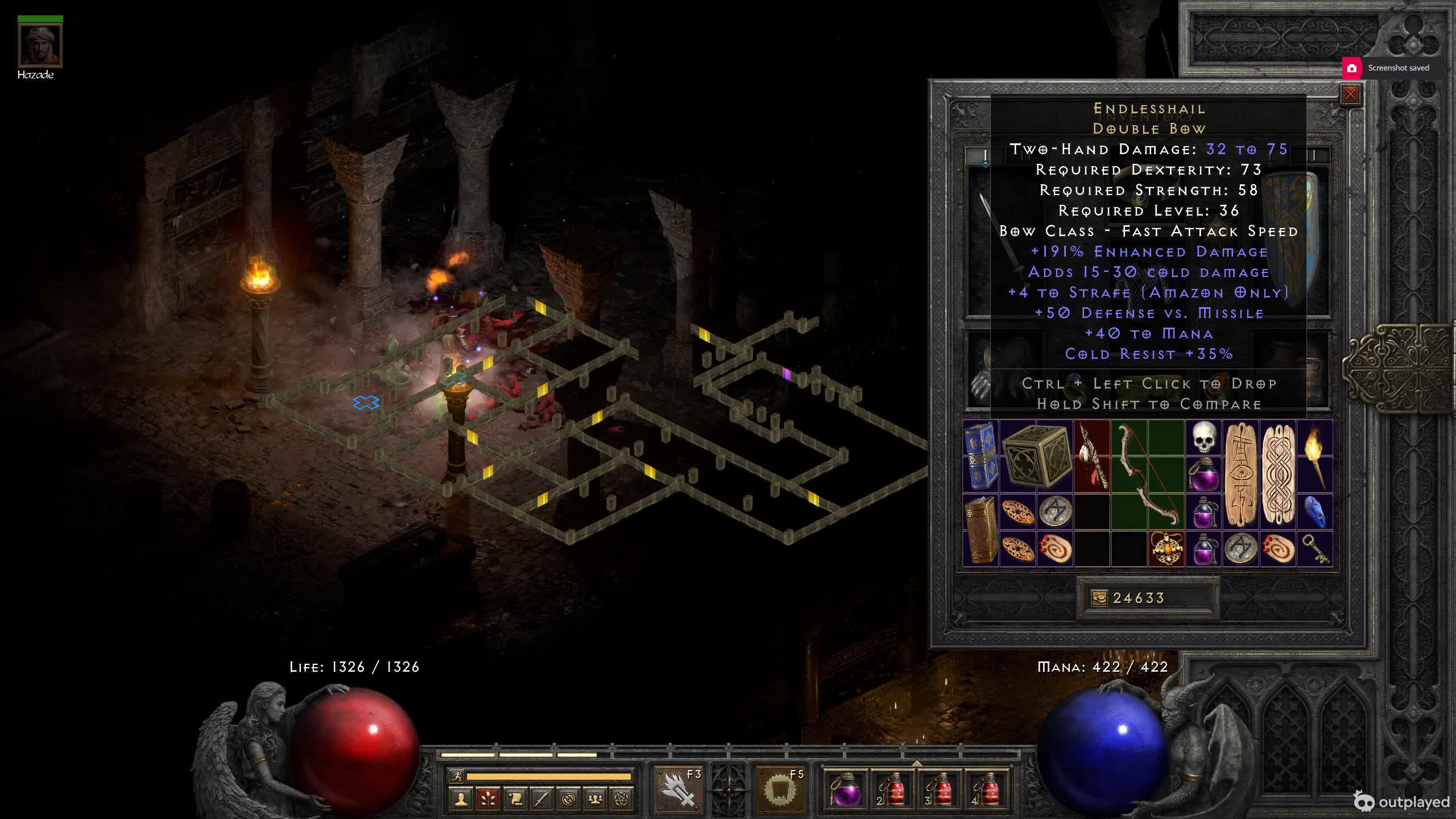The width and height of the screenshot is (1456, 819).
Task: Select the Endlesshail double bow in inventory
Action: click(1147, 475)
